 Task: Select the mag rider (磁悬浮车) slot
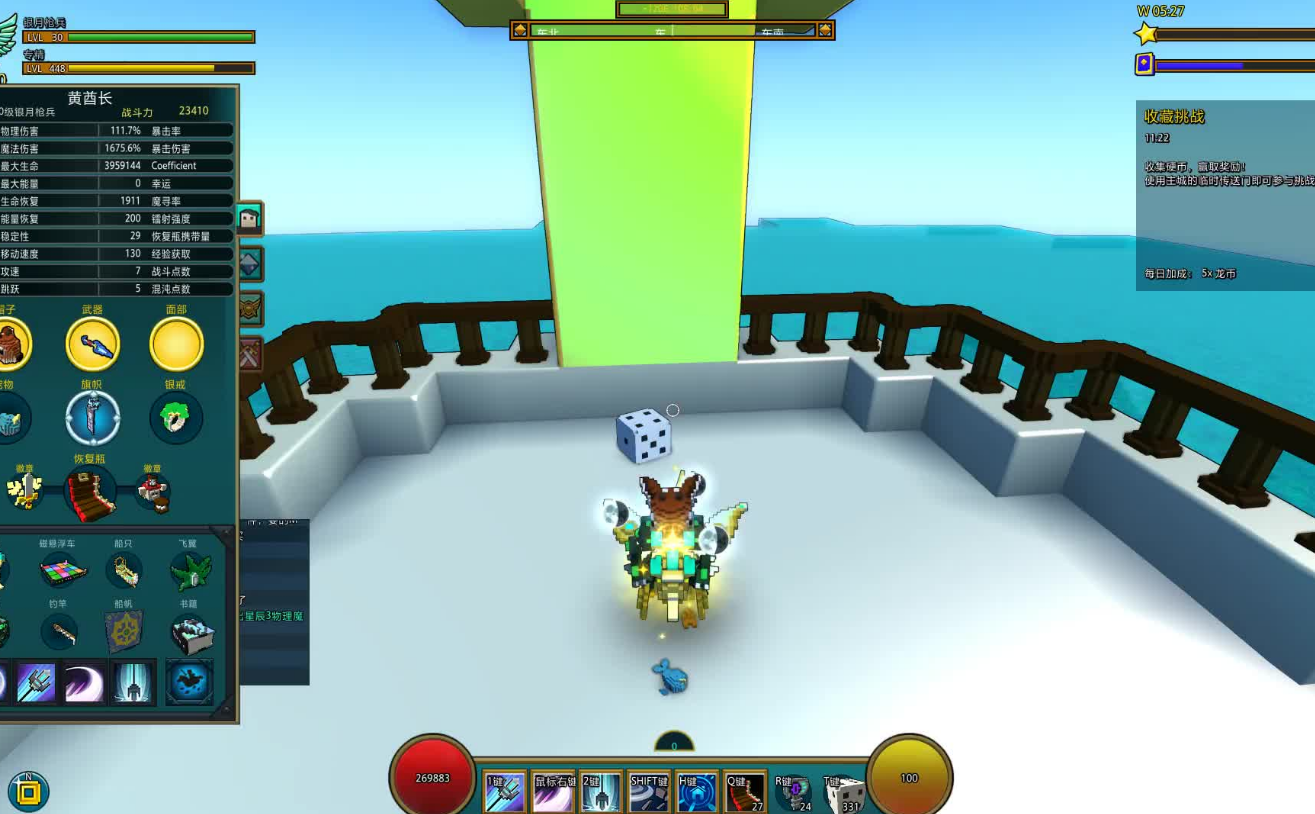coord(63,571)
